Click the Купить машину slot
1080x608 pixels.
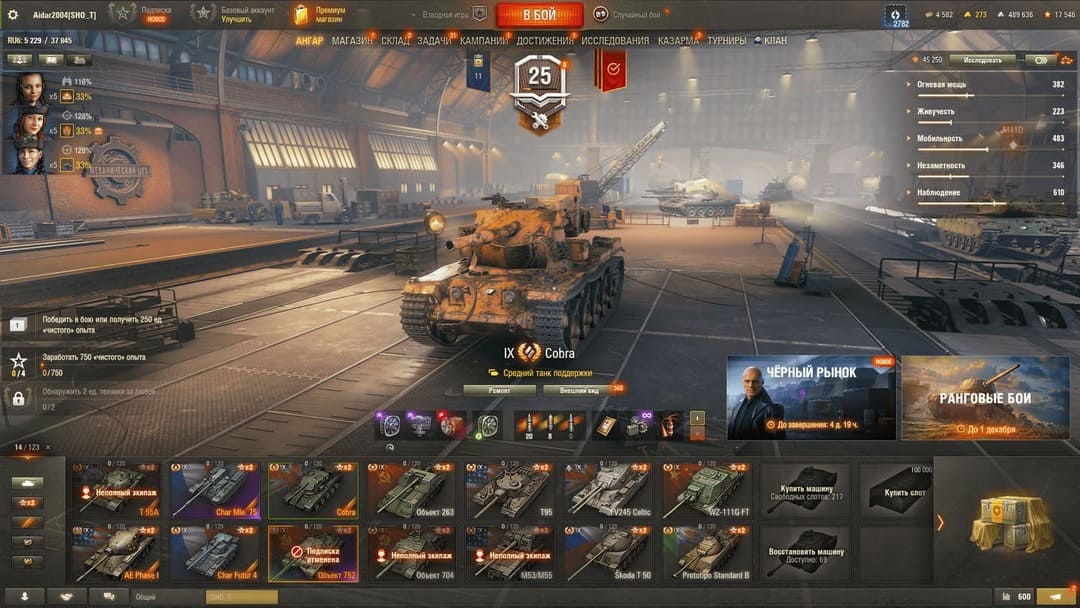click(x=805, y=490)
